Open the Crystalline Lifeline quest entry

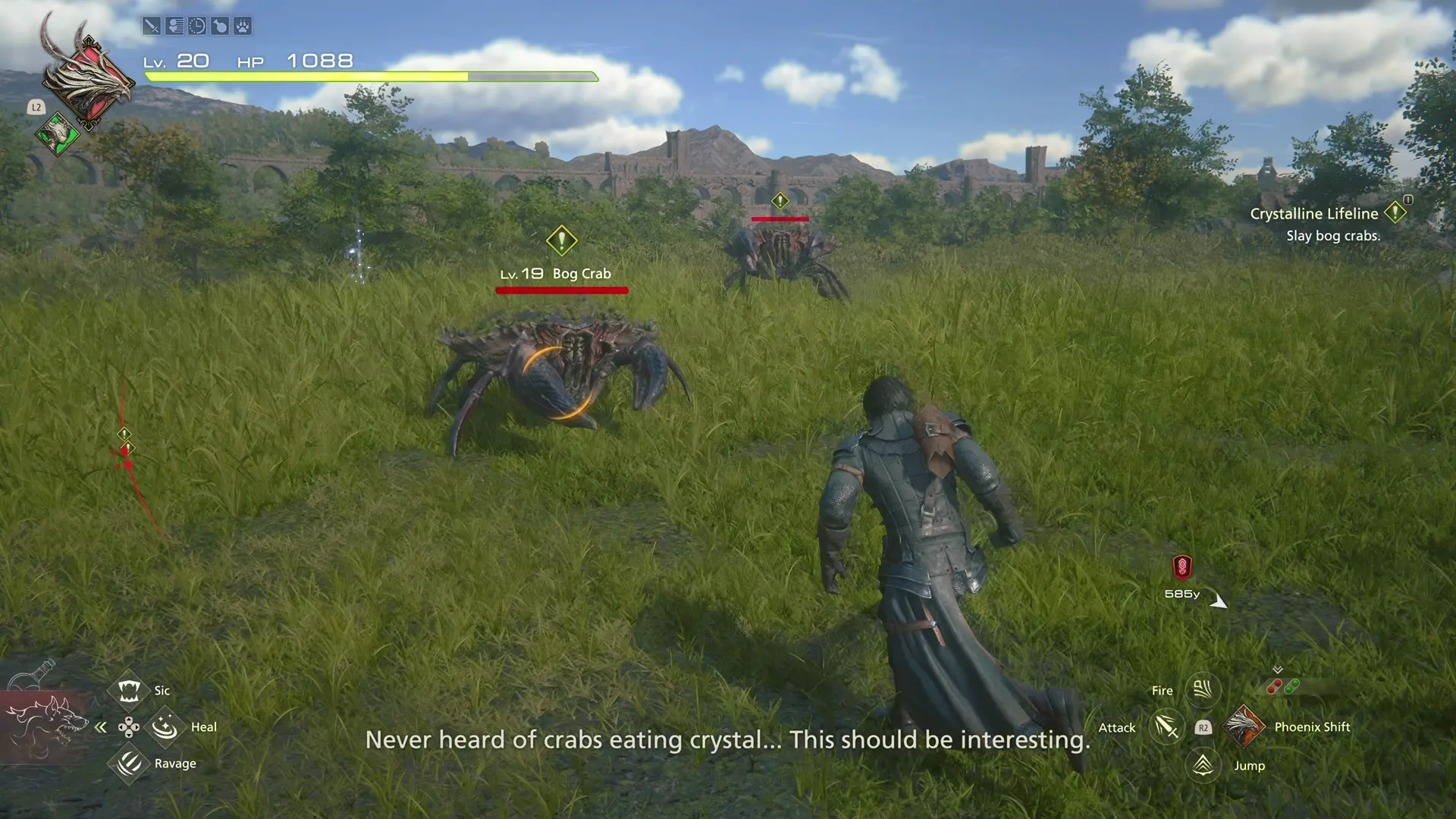tap(1314, 213)
